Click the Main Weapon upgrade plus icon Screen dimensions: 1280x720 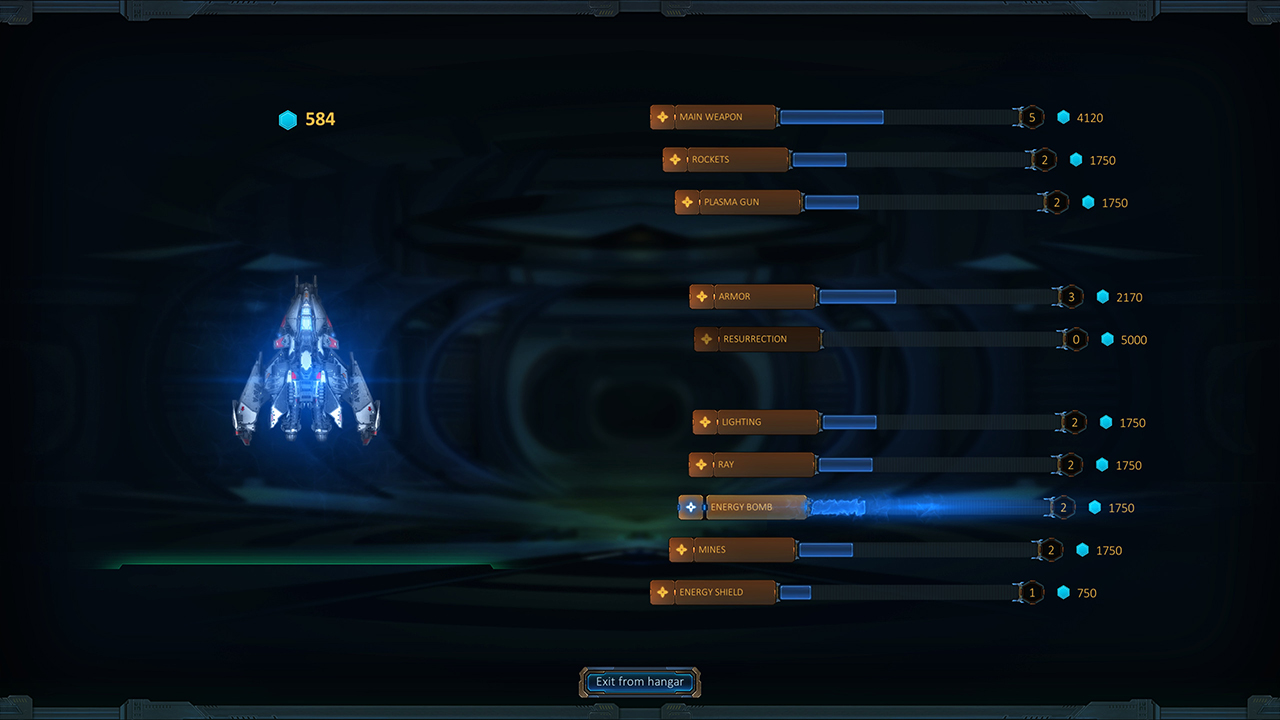point(664,117)
